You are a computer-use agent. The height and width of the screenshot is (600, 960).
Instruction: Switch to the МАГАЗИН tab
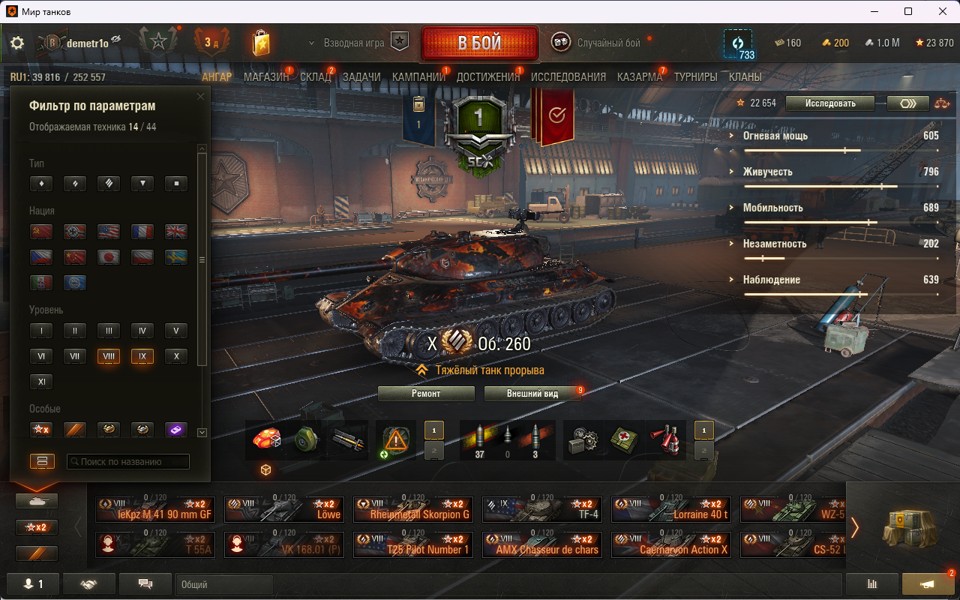pos(266,77)
